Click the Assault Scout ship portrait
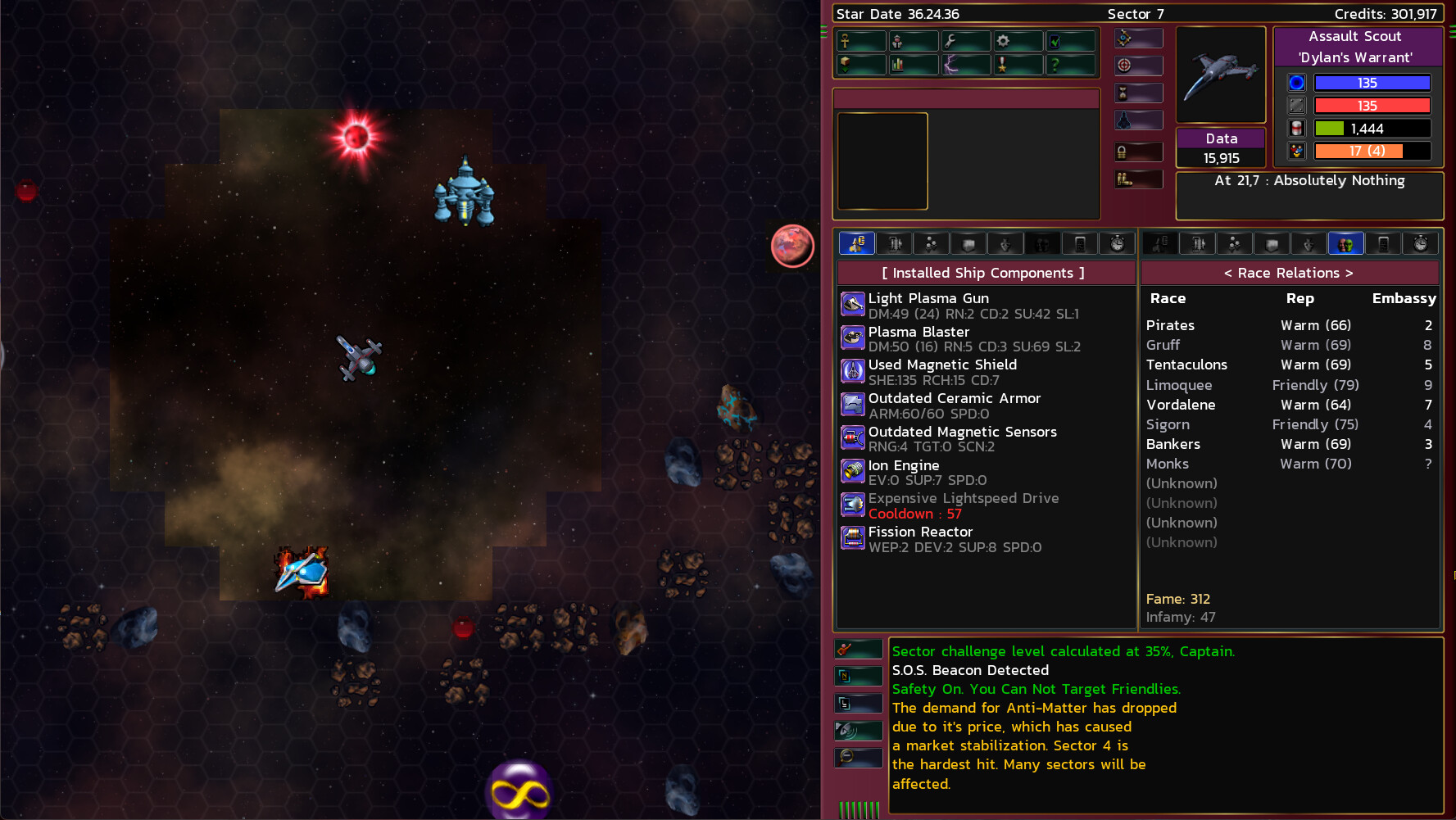Viewport: 1456px width, 820px height. pos(1220,74)
